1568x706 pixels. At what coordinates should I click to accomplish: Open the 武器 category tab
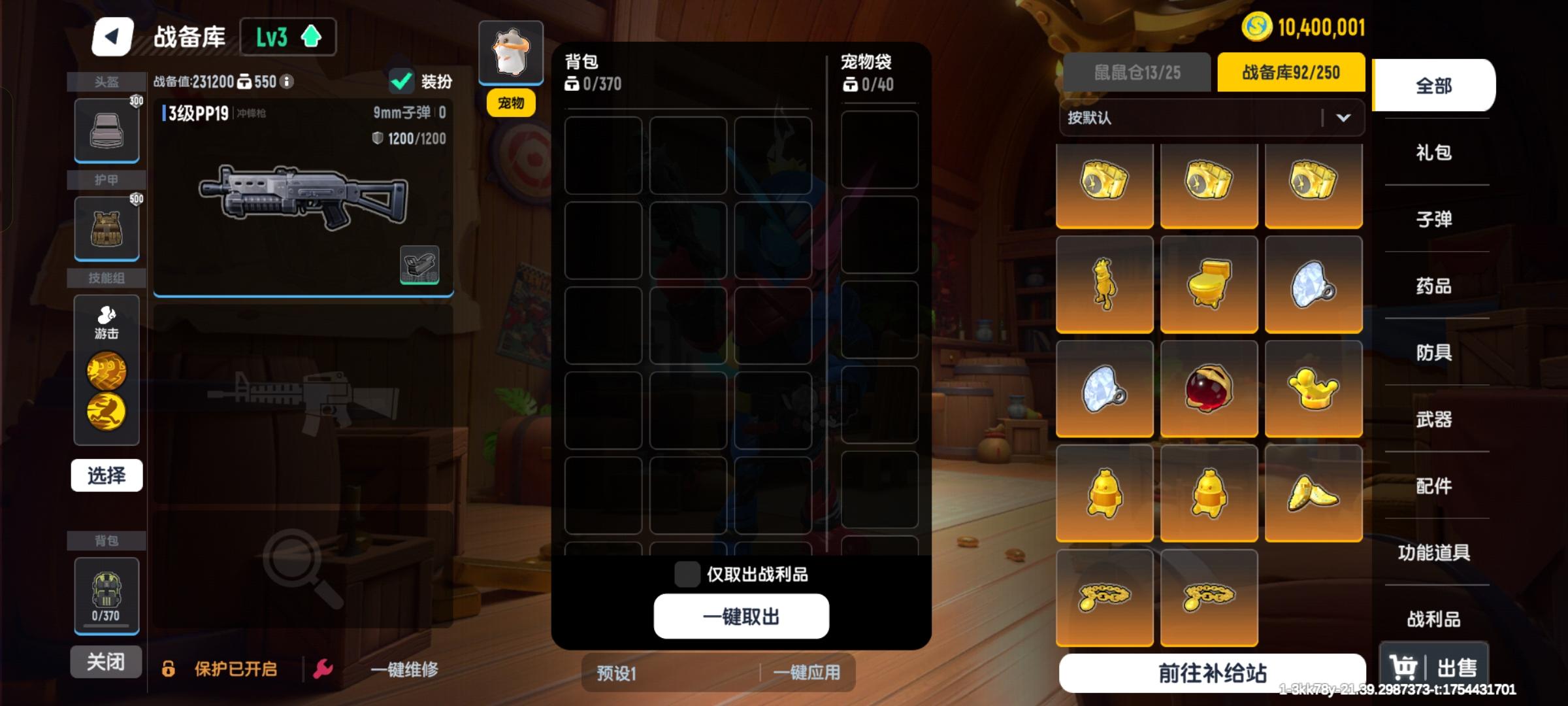(1436, 420)
